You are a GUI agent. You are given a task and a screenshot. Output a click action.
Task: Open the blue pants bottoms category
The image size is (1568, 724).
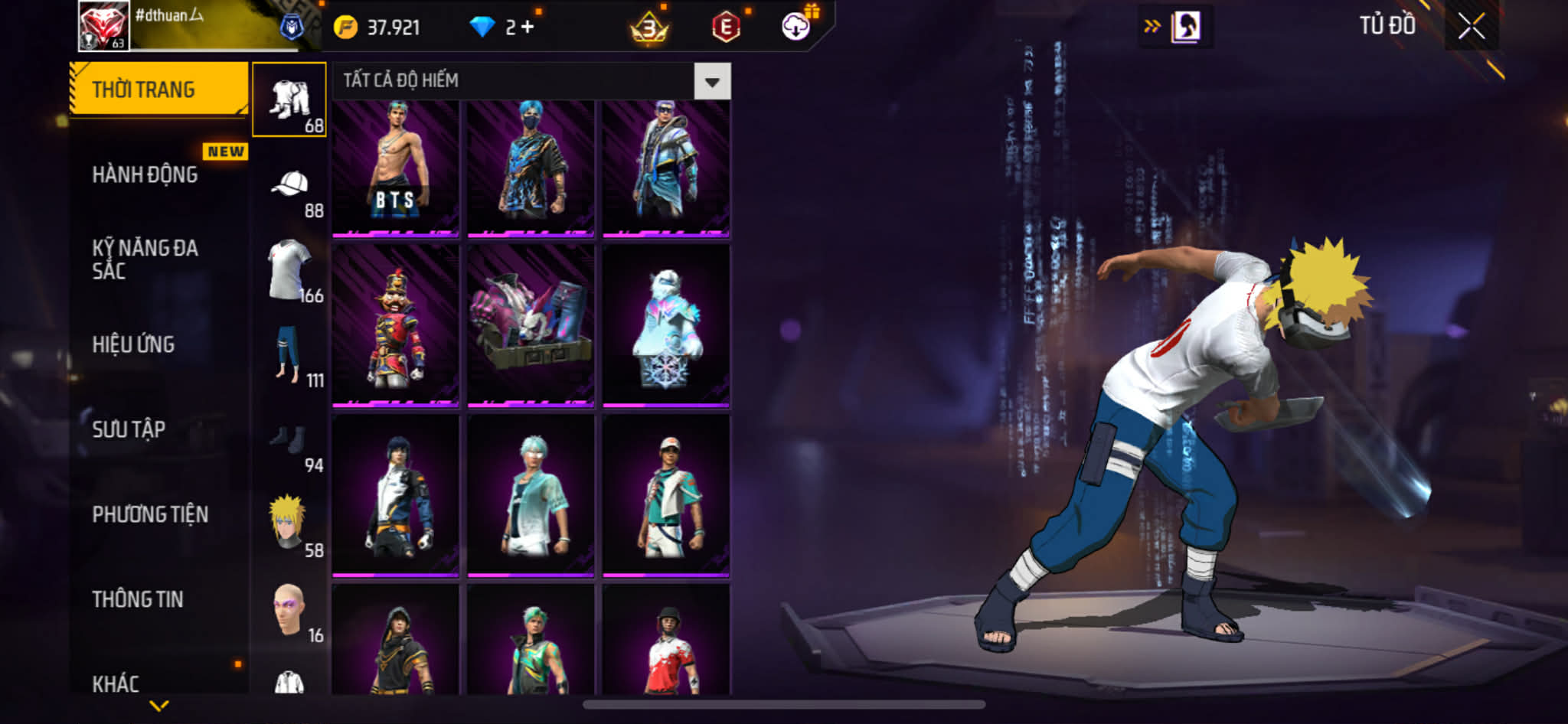pyautogui.click(x=289, y=355)
